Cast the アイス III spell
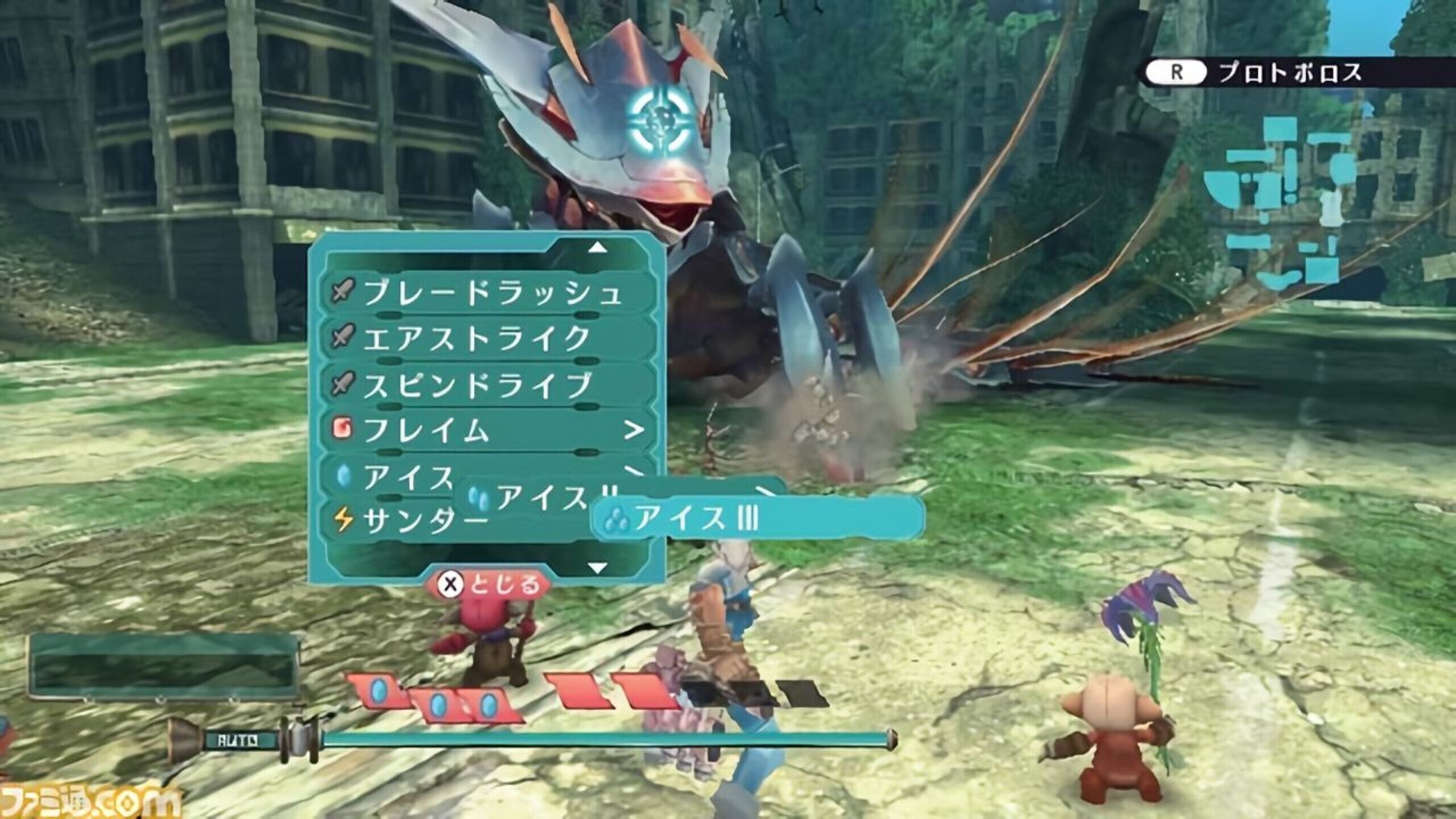 tap(756, 519)
